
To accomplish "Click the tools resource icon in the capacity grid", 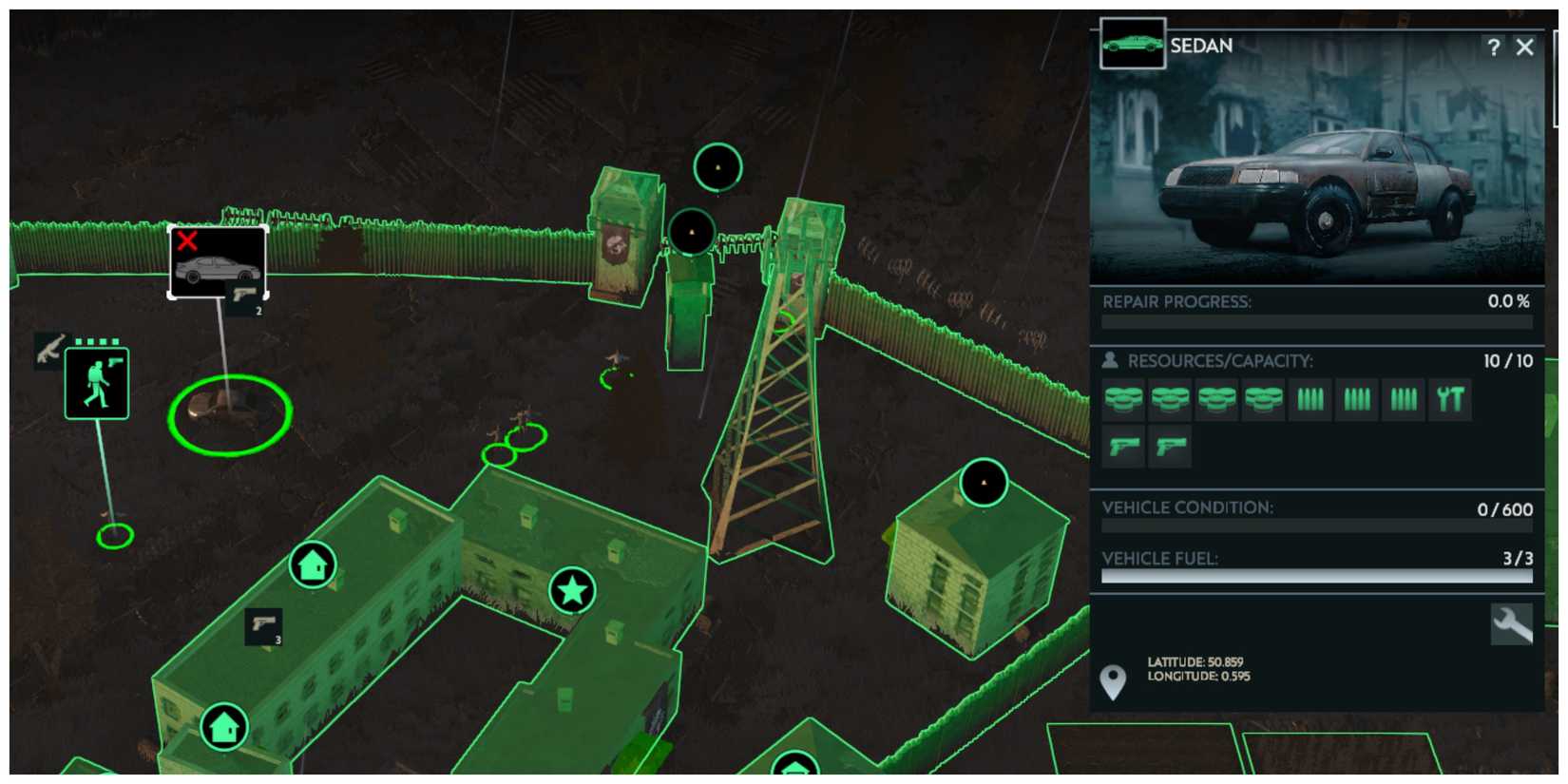I will [1450, 398].
